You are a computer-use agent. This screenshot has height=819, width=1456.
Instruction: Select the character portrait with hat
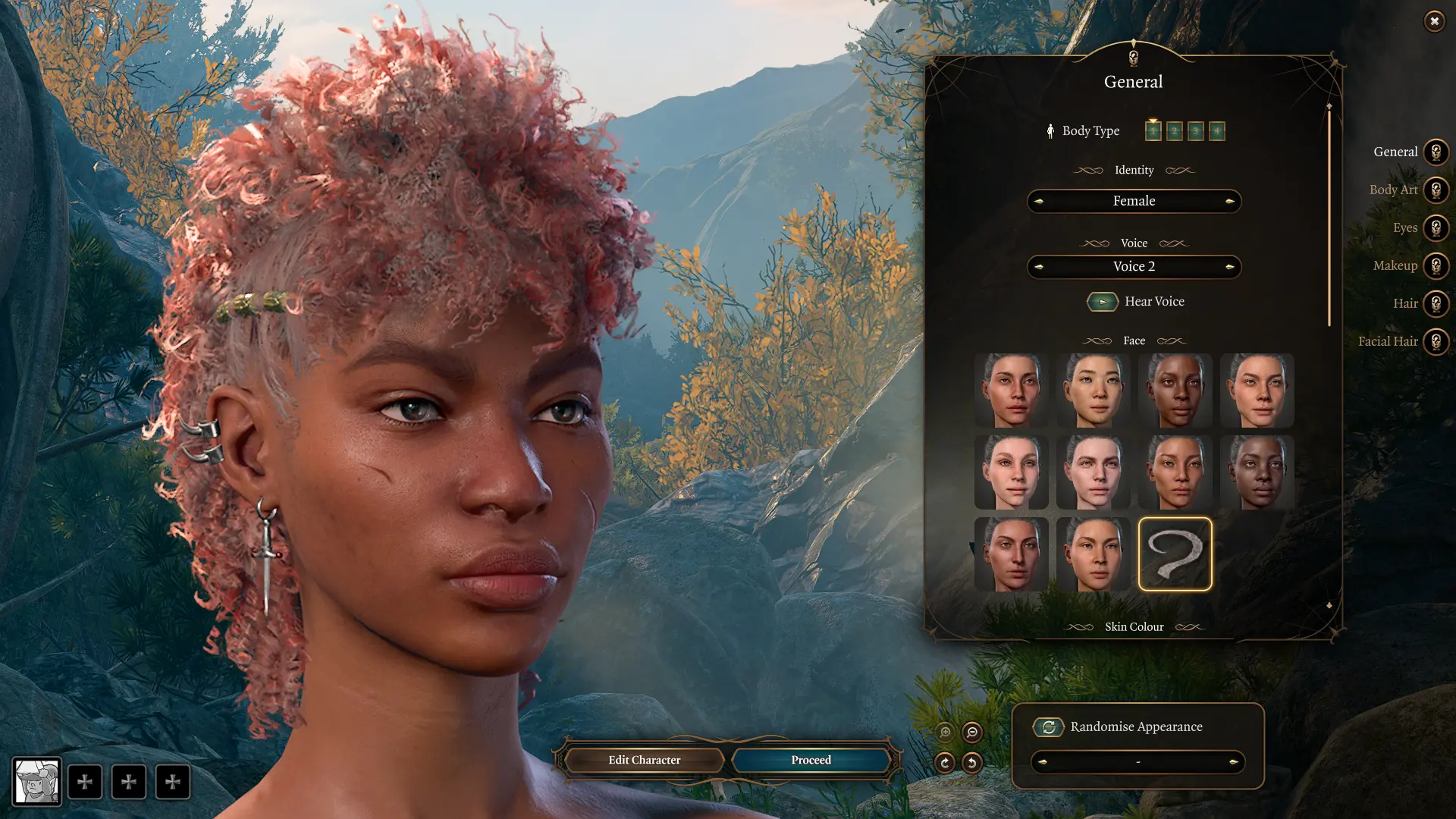point(36,781)
